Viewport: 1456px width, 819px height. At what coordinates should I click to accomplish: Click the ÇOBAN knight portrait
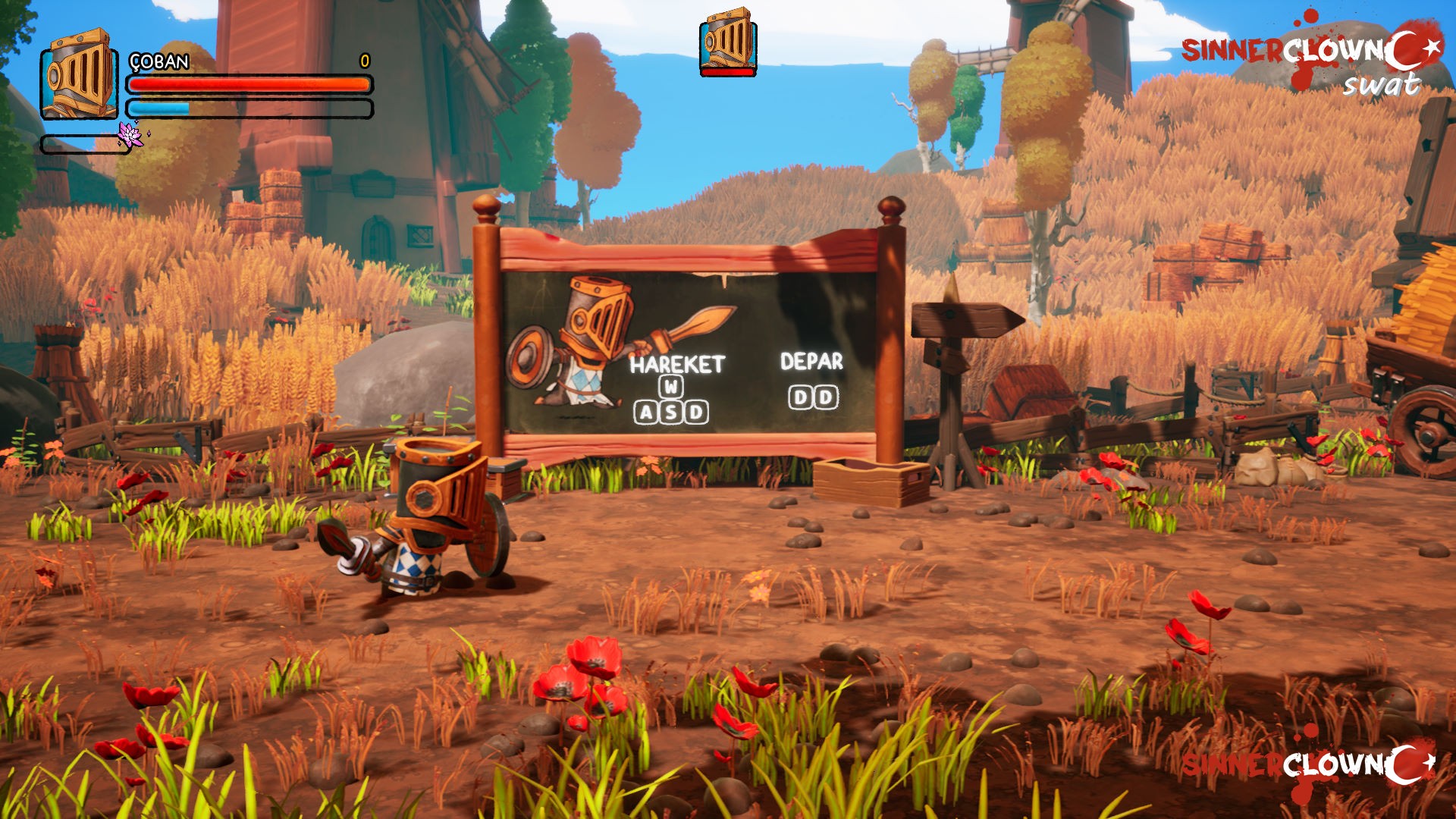(79, 74)
